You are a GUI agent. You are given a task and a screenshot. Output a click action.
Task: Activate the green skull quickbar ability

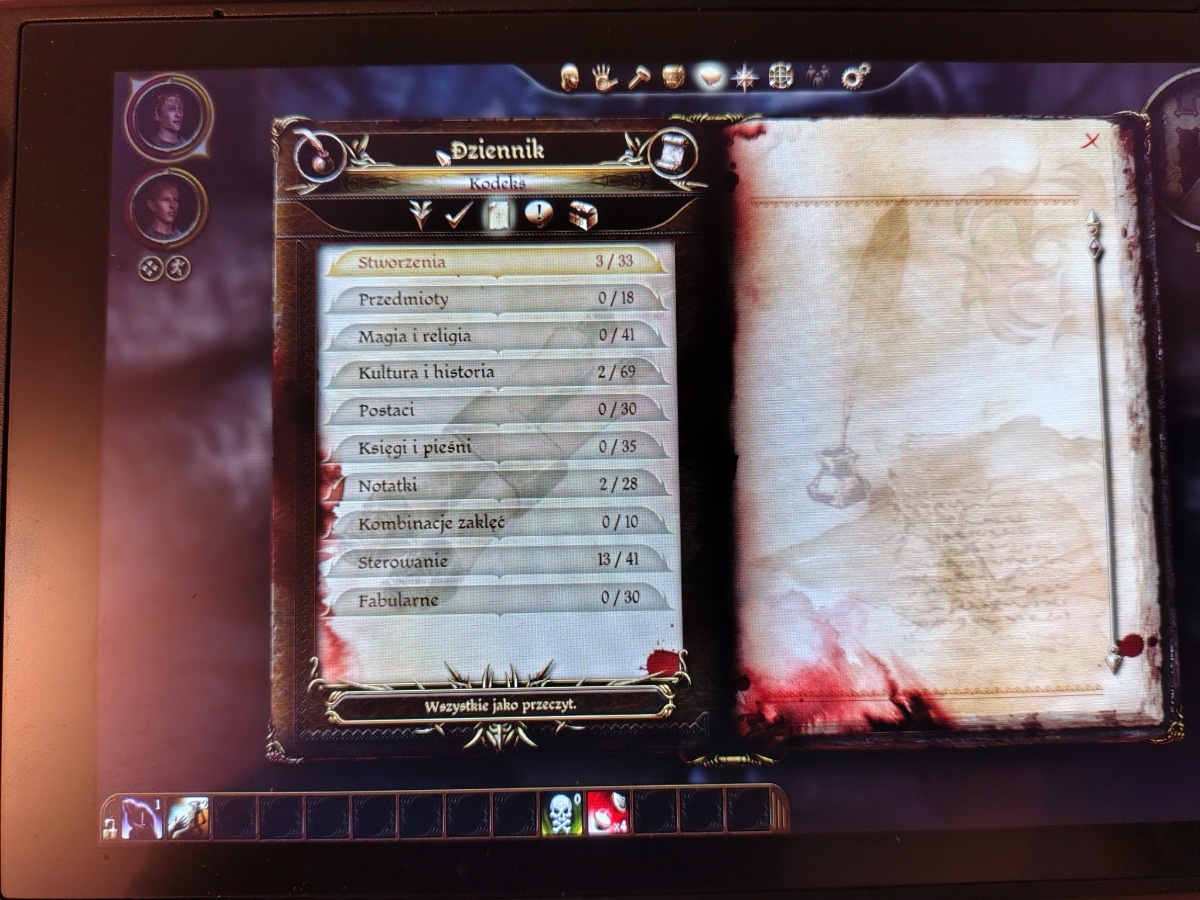pyautogui.click(x=560, y=812)
